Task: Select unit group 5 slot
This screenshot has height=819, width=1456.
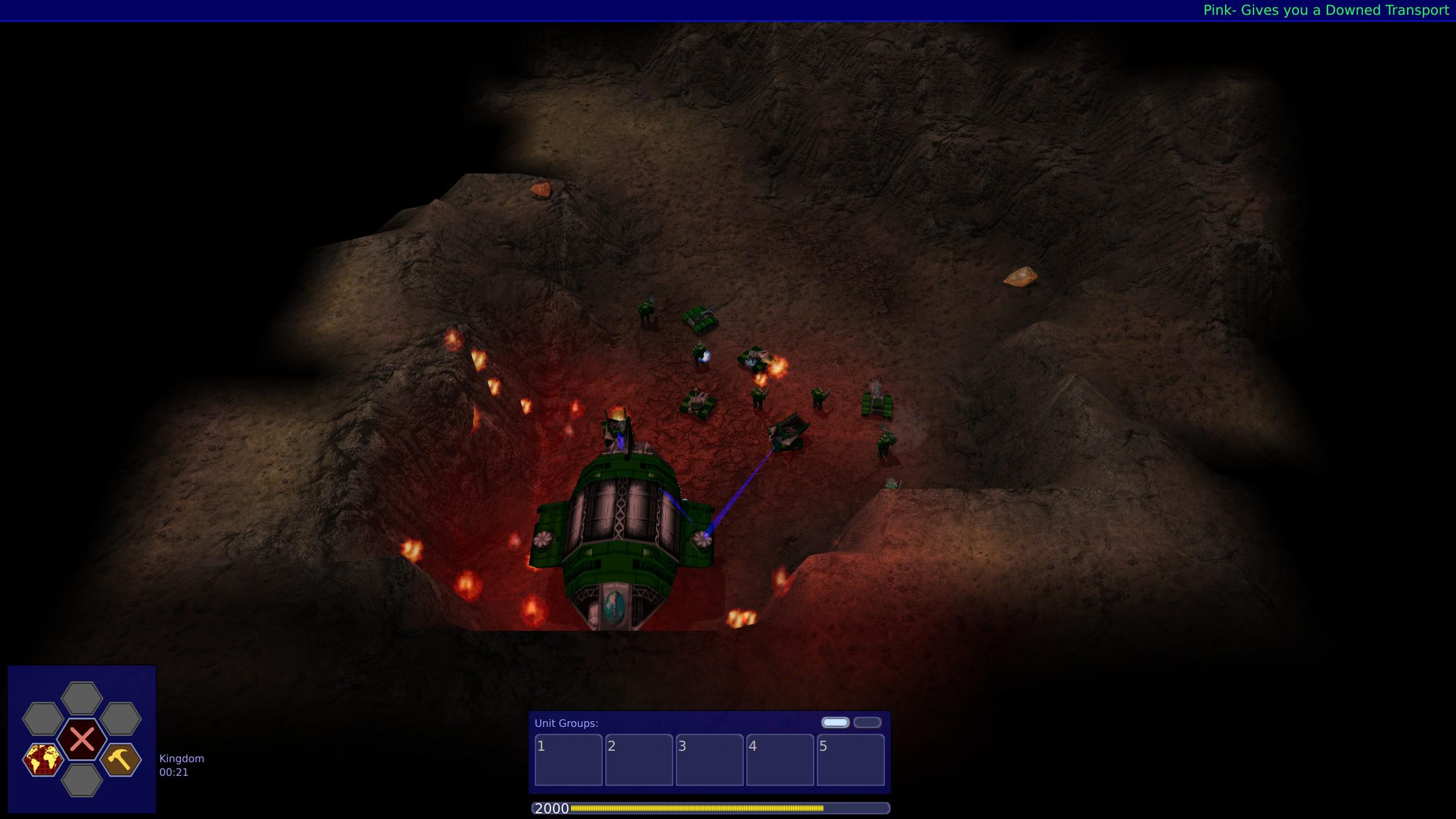Action: pyautogui.click(x=850, y=760)
